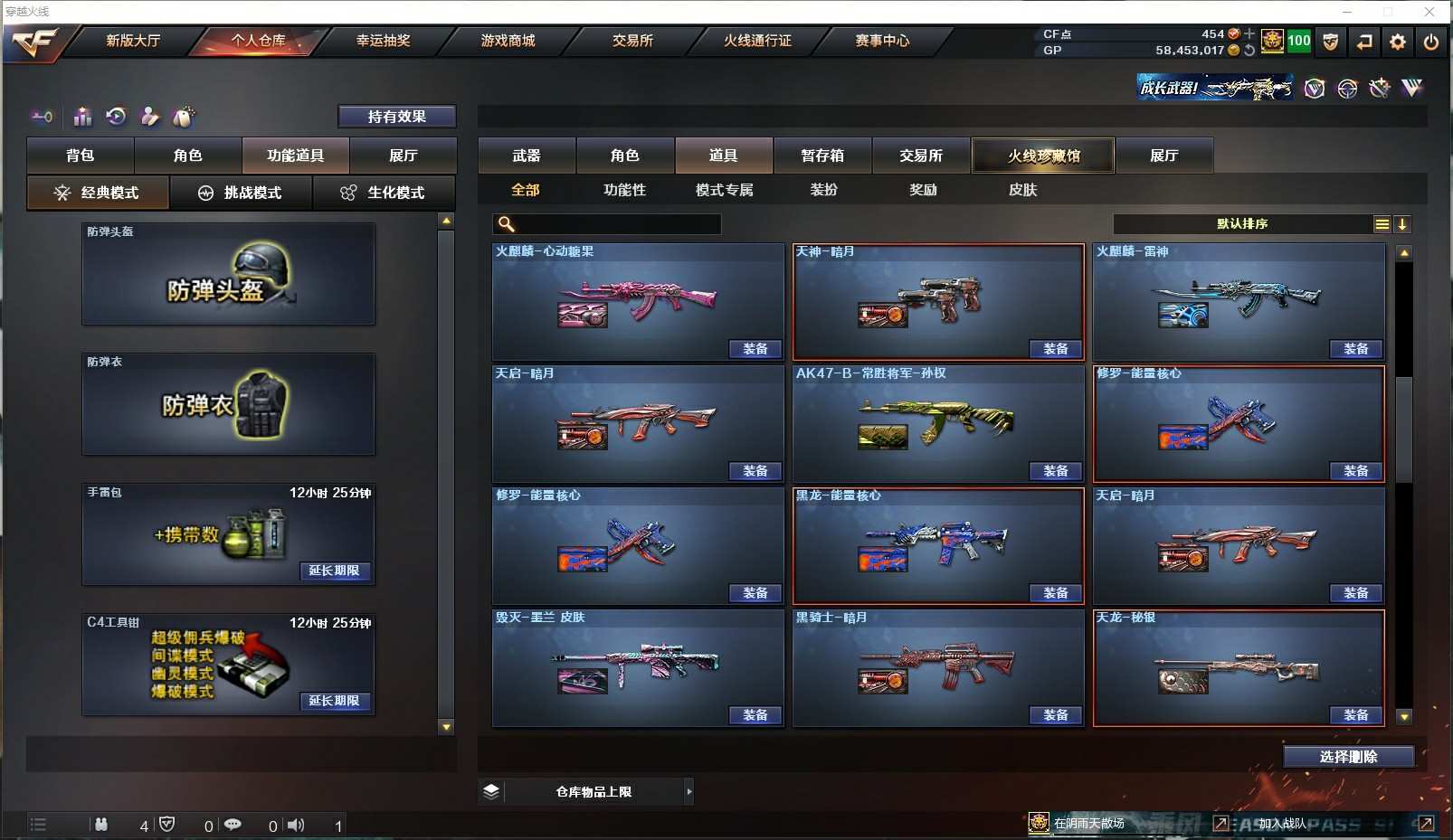Open the 游戏商城 game shop menu
The image size is (1453, 840).
[508, 41]
